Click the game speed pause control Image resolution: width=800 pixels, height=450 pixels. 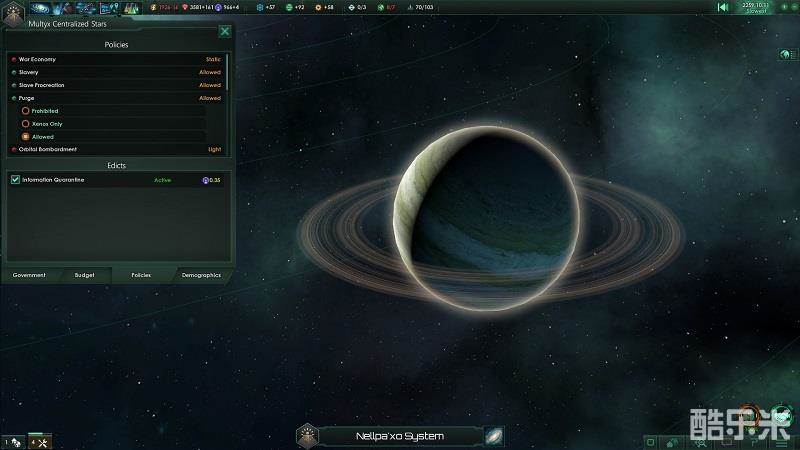pyautogui.click(x=723, y=8)
